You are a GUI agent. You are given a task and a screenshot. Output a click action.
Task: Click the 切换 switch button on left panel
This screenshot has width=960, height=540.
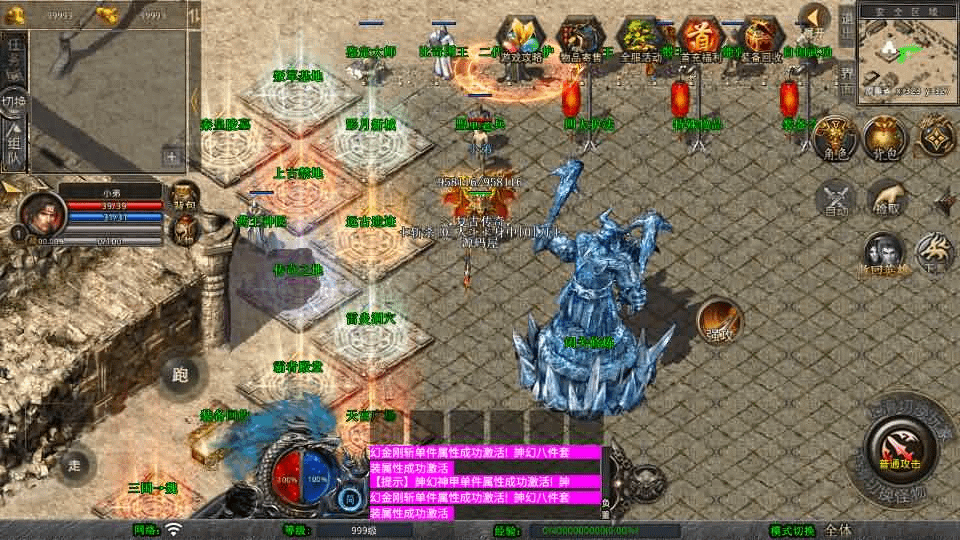[x=14, y=102]
